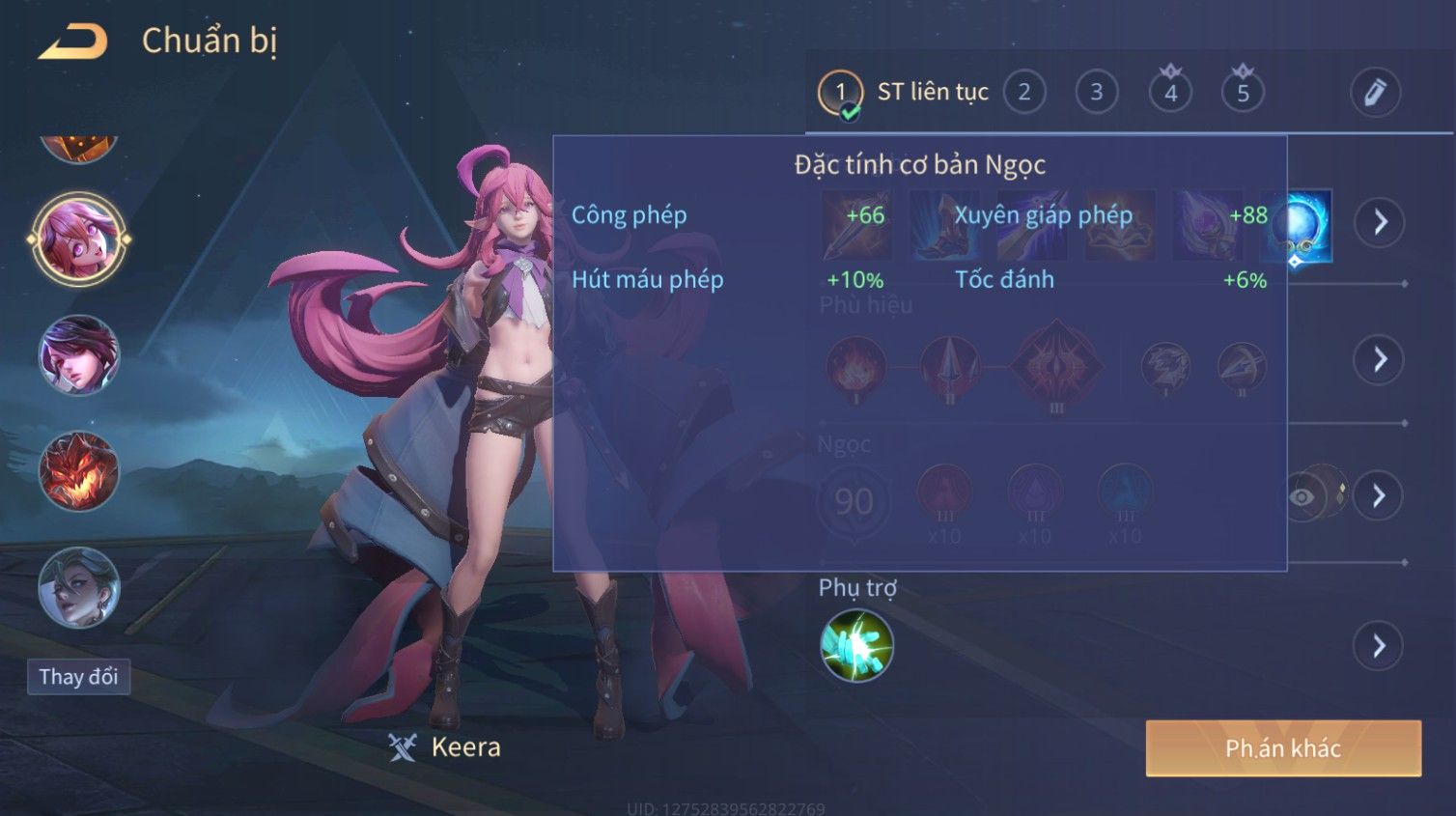Select active loadout 1 ST liên tục
The height and width of the screenshot is (816, 1456).
pos(840,93)
